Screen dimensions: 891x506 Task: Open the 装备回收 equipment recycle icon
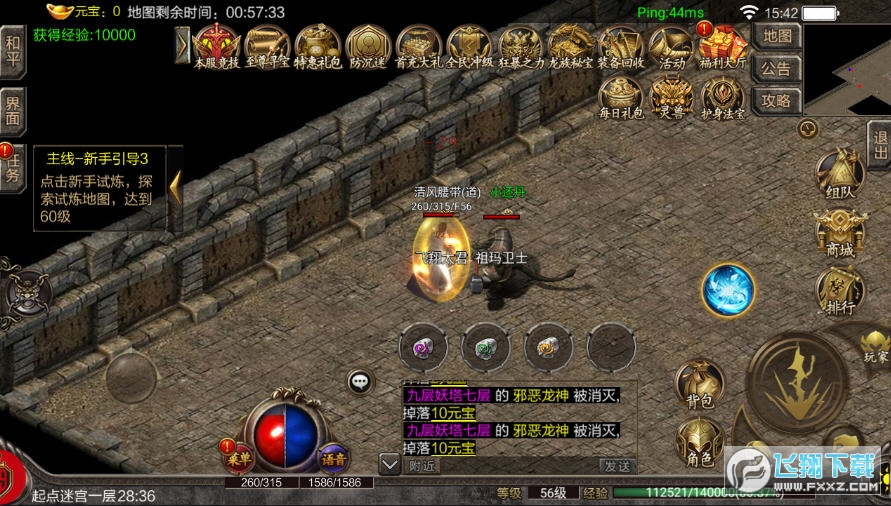click(621, 45)
